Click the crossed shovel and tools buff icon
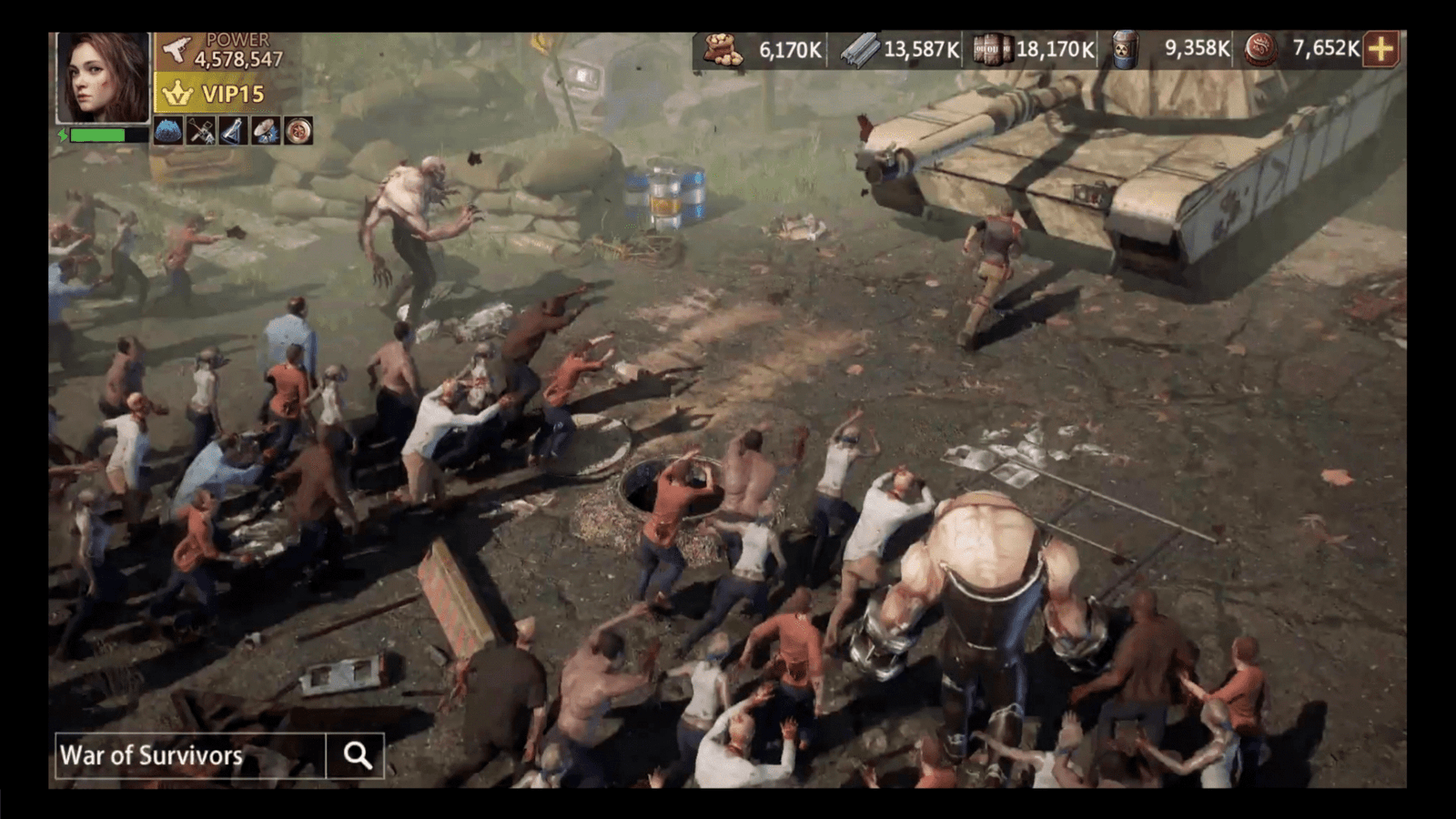Screen dimensions: 1456x819 click(201, 131)
